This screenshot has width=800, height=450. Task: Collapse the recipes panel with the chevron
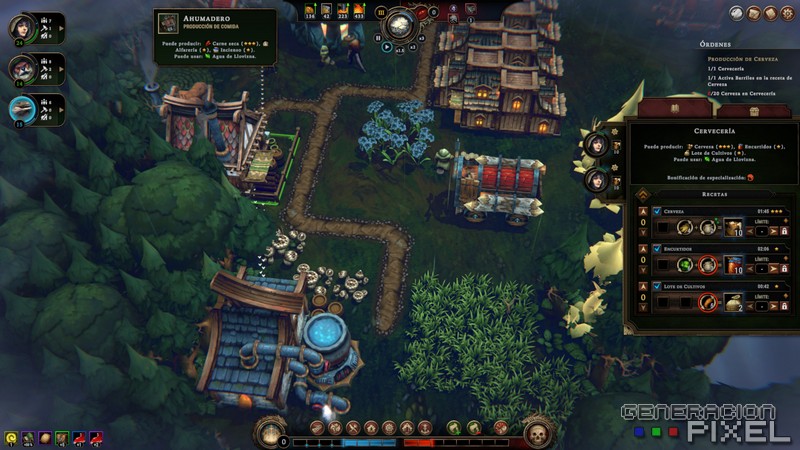point(642,194)
